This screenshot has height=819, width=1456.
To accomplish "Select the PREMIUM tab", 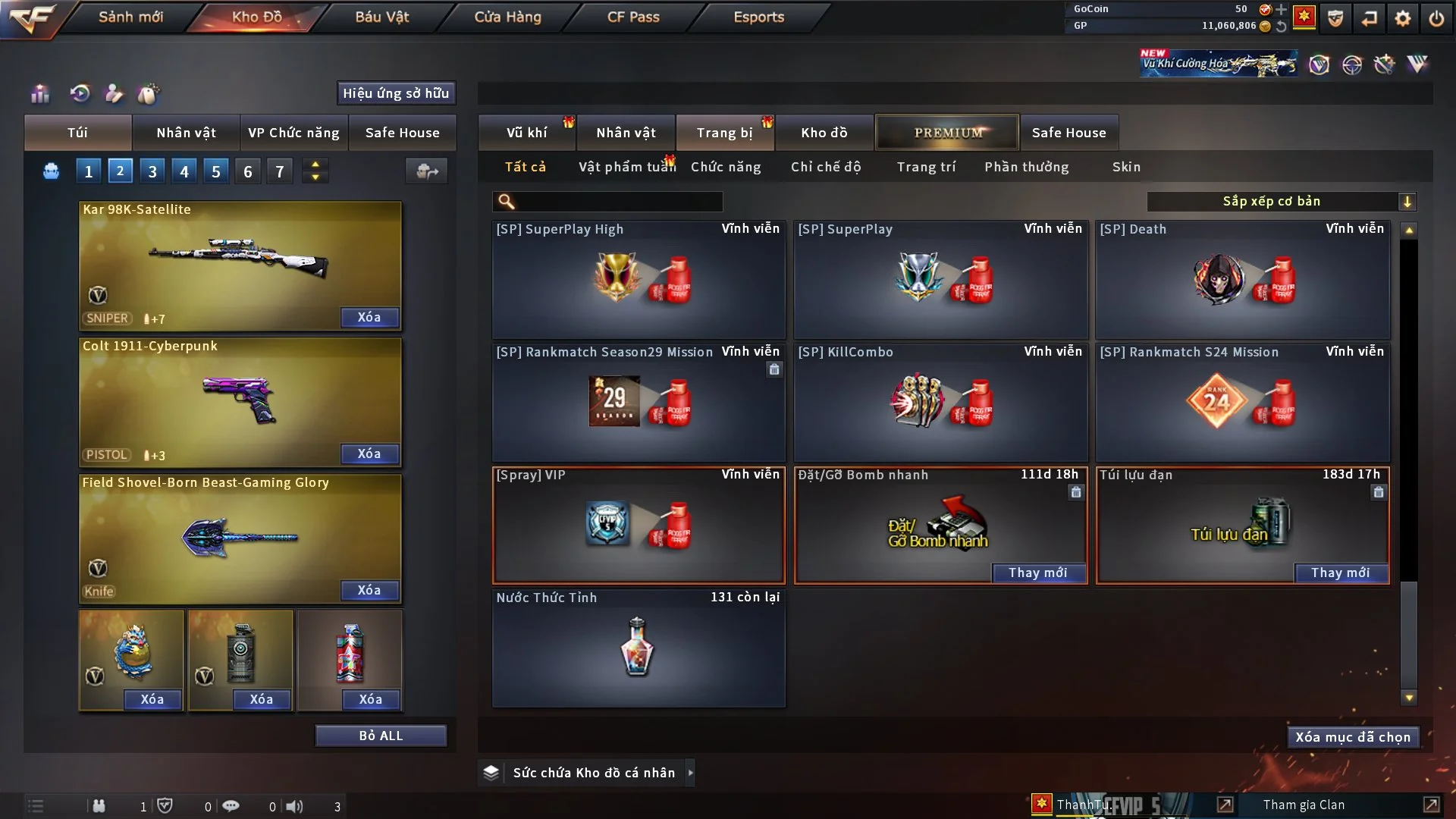I will (x=948, y=133).
